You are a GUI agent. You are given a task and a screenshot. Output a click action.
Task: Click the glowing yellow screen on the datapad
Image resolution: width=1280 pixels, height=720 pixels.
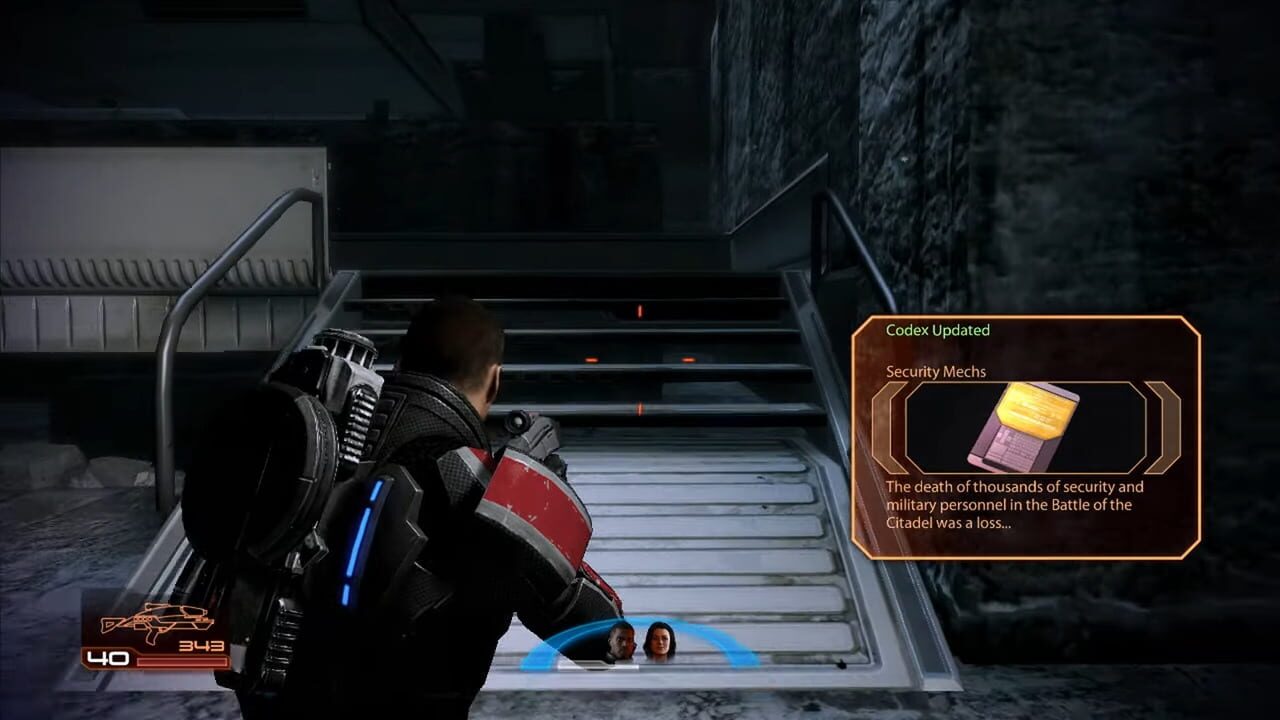click(x=1030, y=413)
